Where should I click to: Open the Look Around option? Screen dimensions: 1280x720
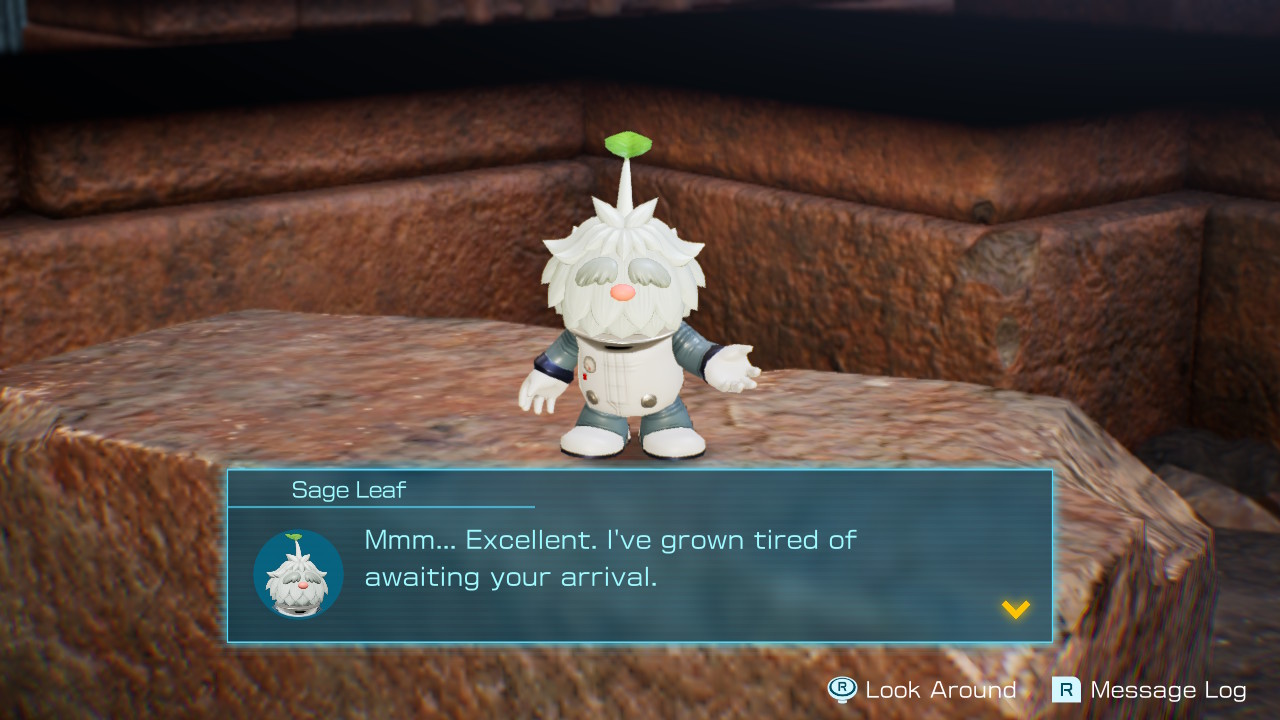pos(940,690)
